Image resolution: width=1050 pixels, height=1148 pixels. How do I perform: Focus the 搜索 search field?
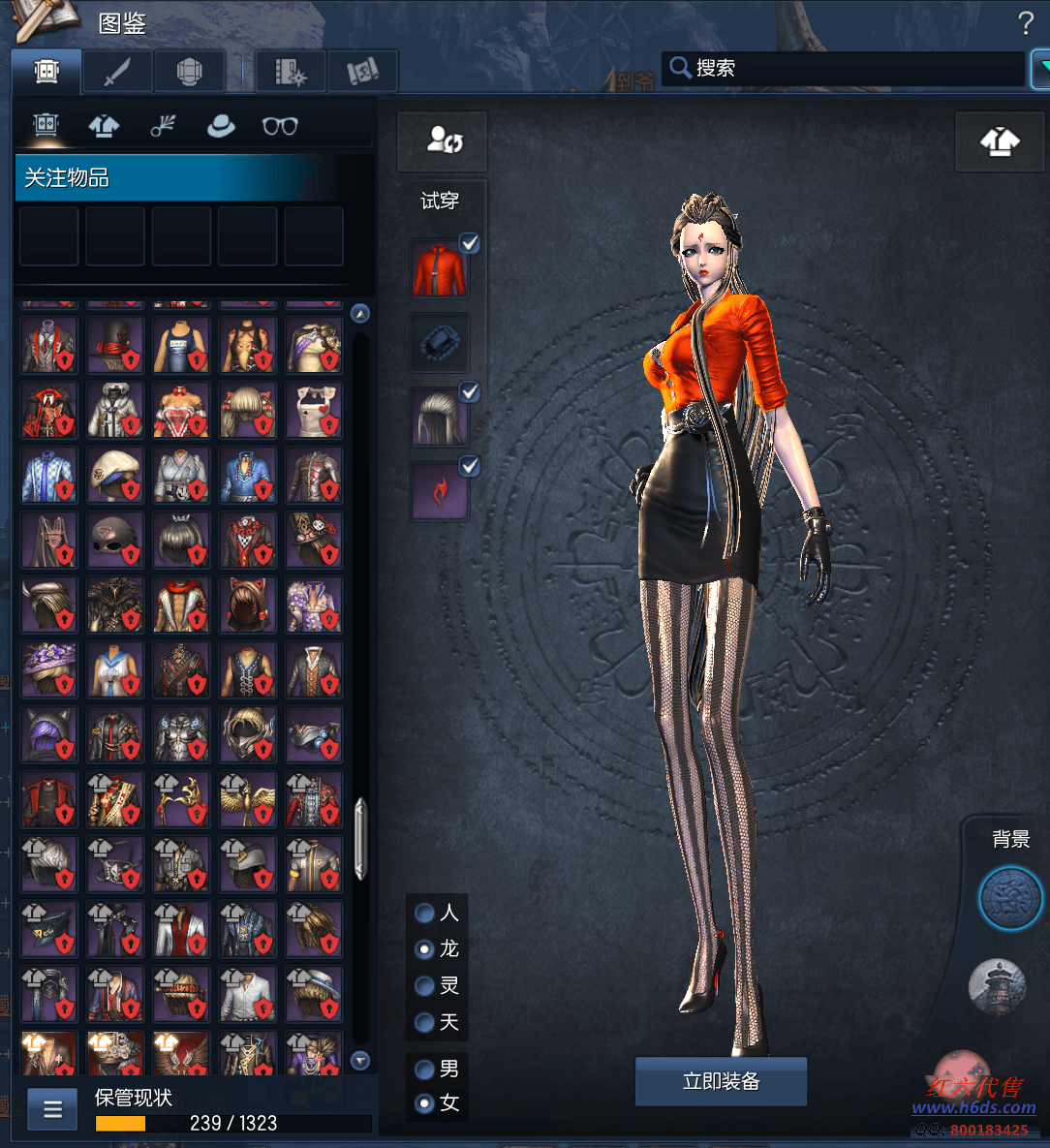[843, 68]
